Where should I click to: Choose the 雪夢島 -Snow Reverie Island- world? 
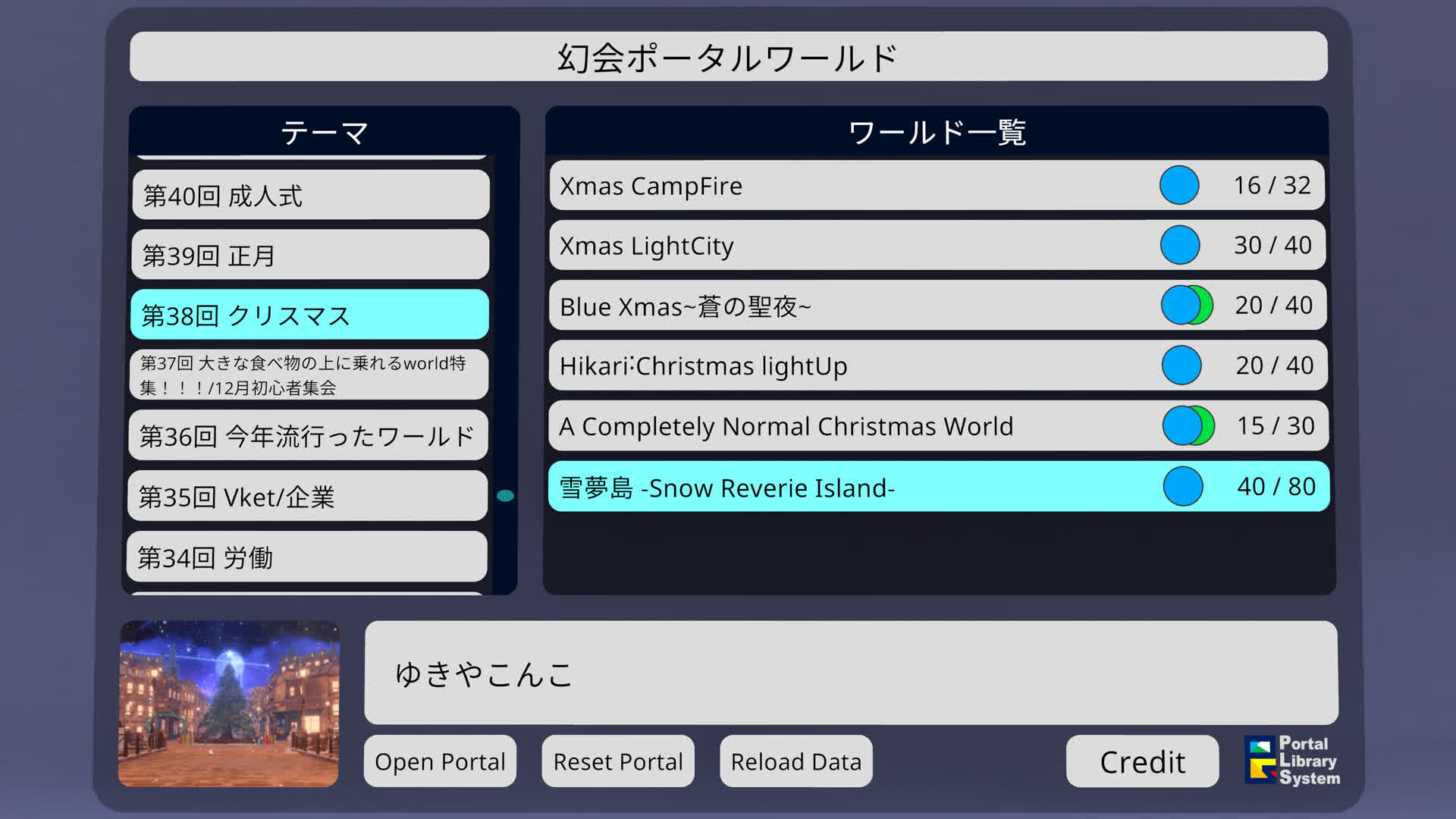pyautogui.click(x=939, y=487)
